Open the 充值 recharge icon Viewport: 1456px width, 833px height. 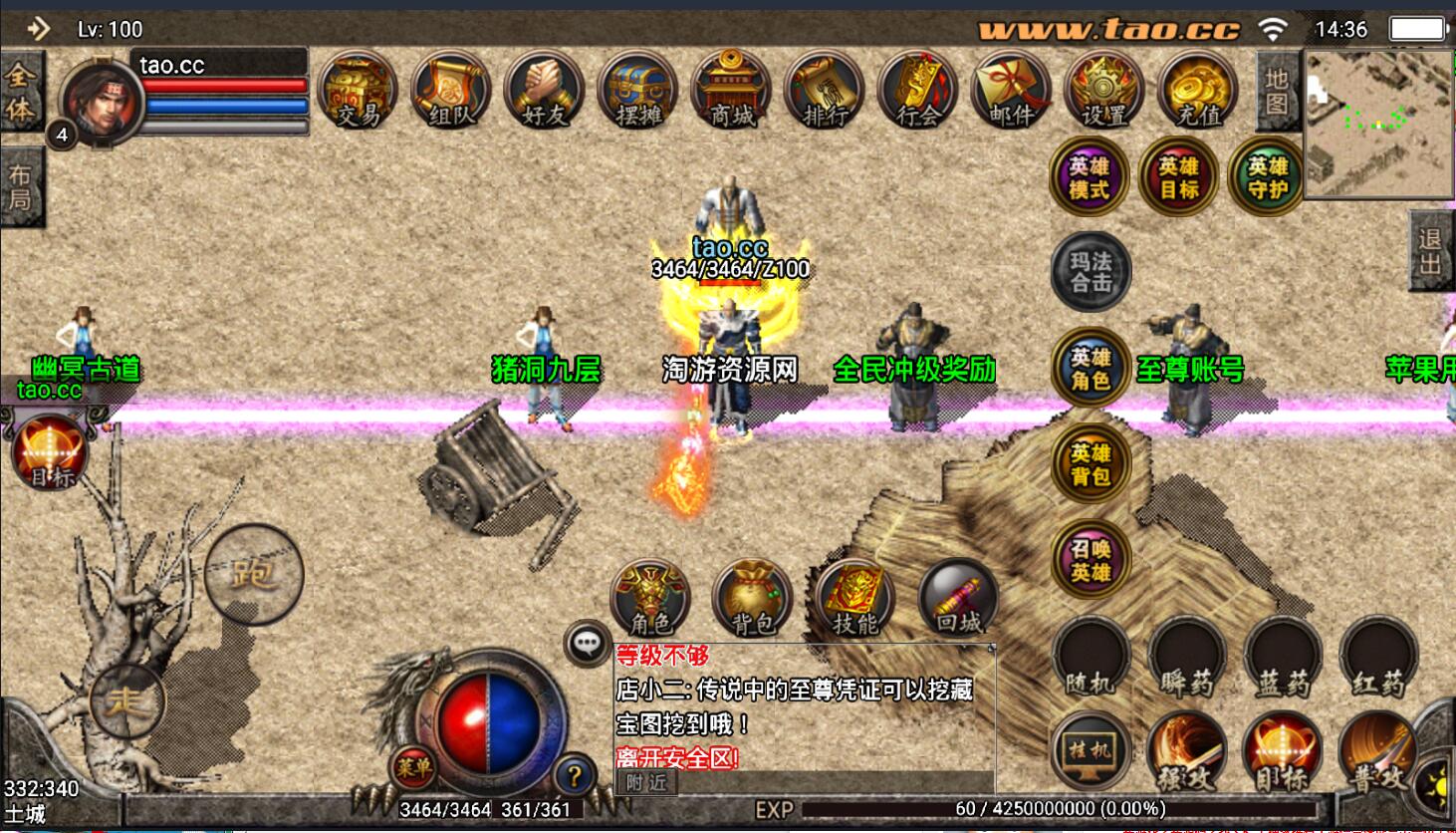tap(1198, 91)
